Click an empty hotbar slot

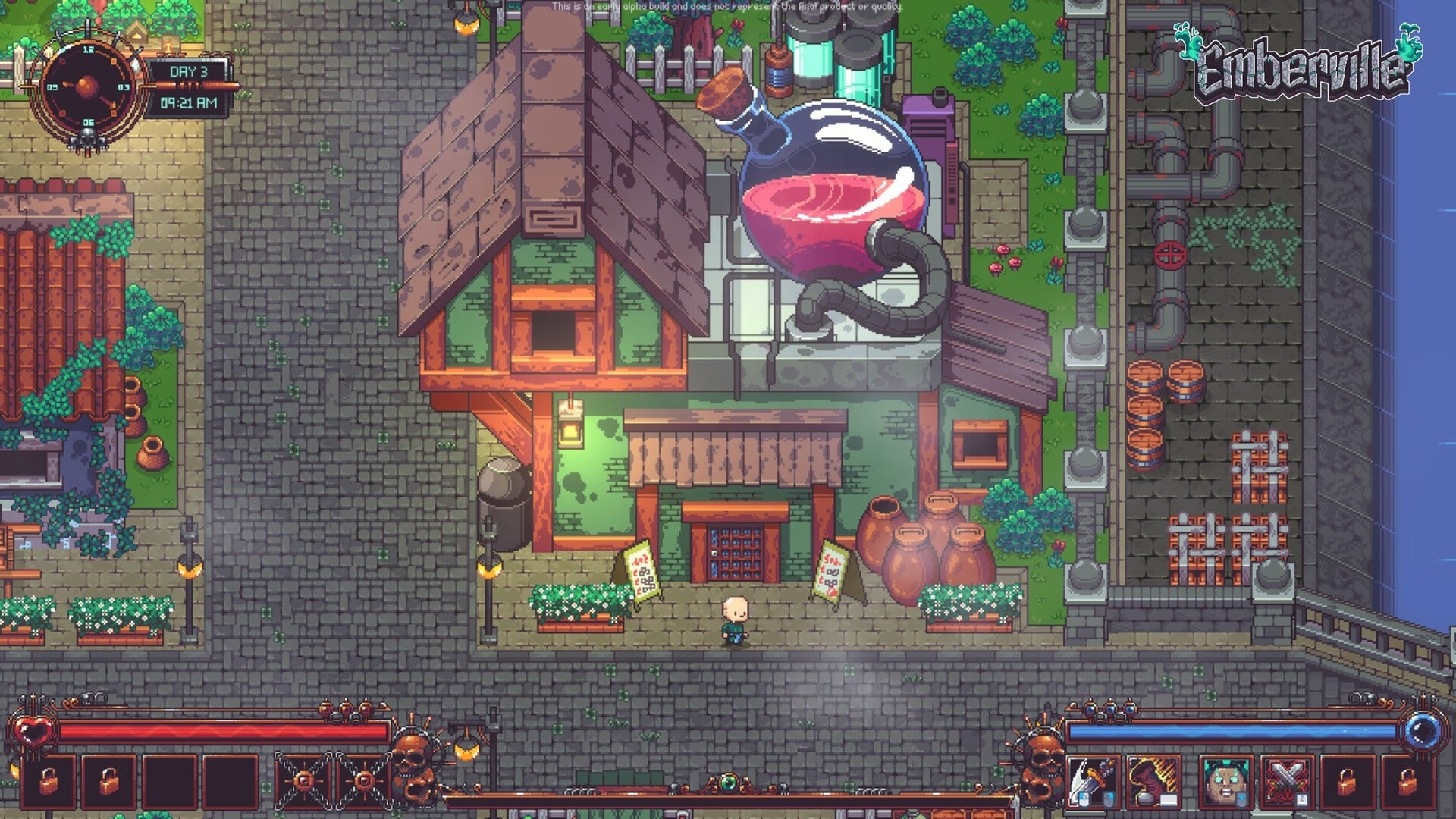[x=168, y=782]
